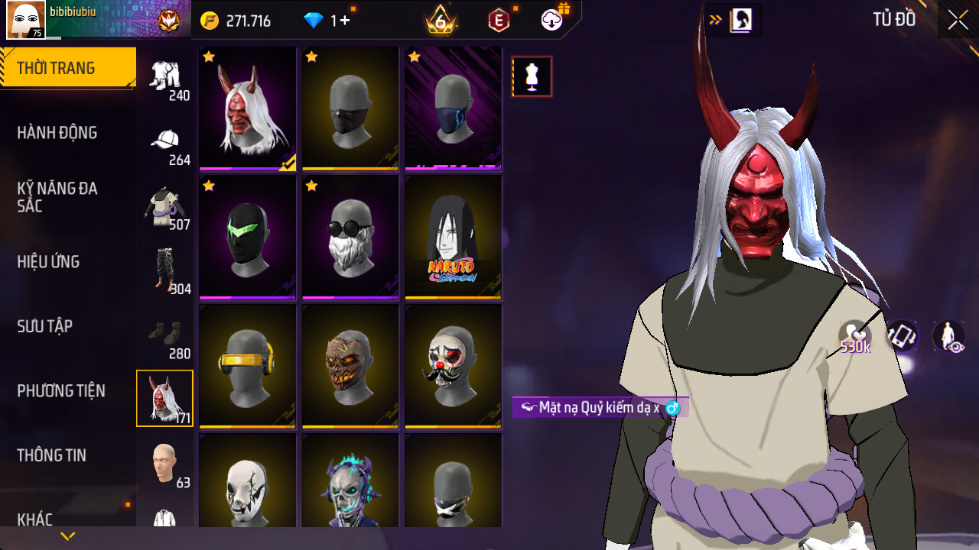Viewport: 979px width, 550px height.
Task: Go to the Sưu Tập tab
Action: tap(46, 326)
